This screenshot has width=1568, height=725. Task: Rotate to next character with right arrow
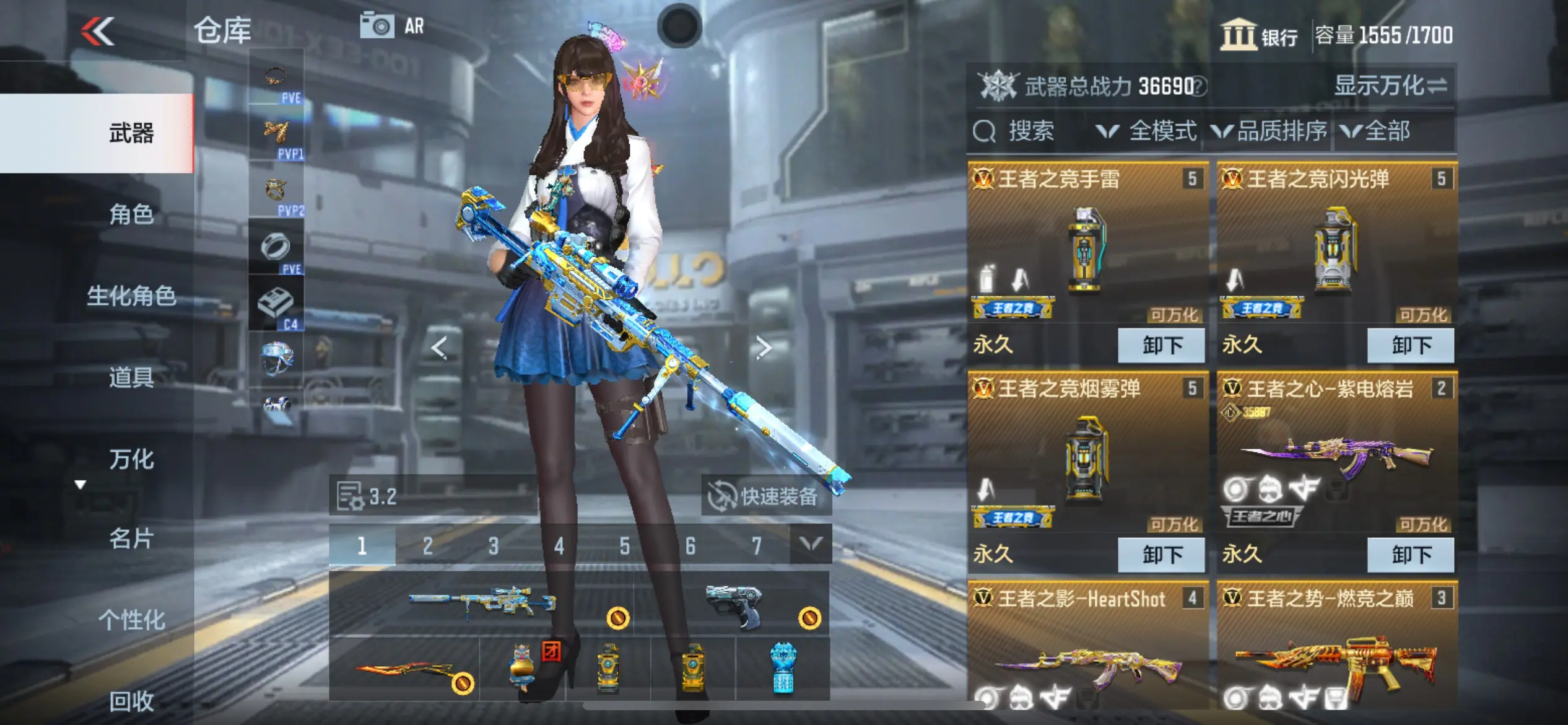click(764, 348)
